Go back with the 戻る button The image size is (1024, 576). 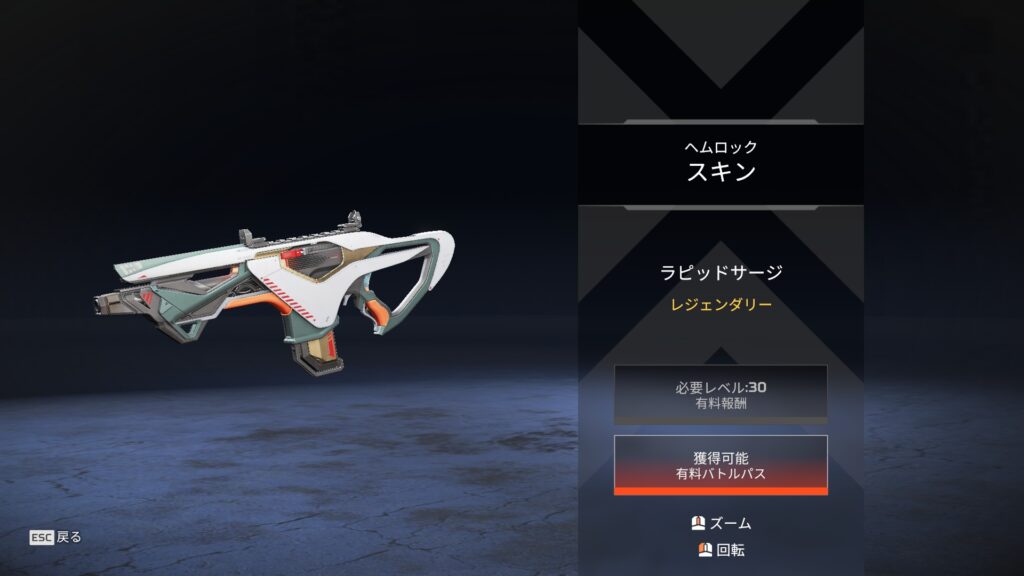coord(56,537)
